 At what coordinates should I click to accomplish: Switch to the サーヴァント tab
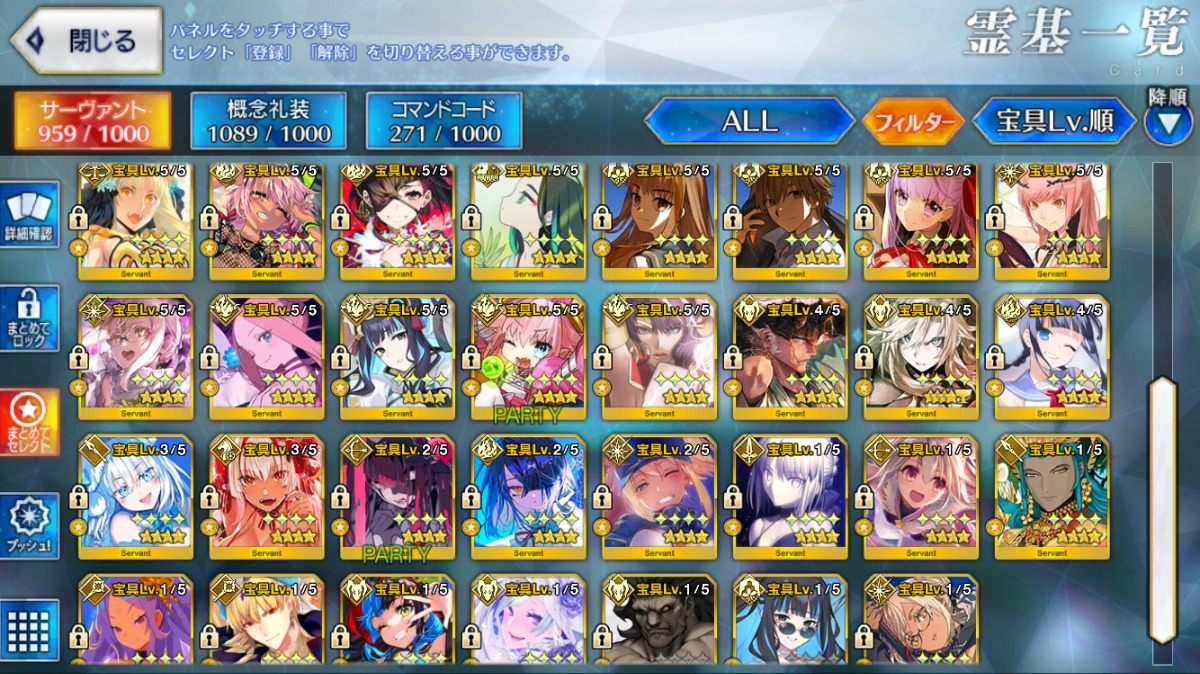tap(92, 121)
